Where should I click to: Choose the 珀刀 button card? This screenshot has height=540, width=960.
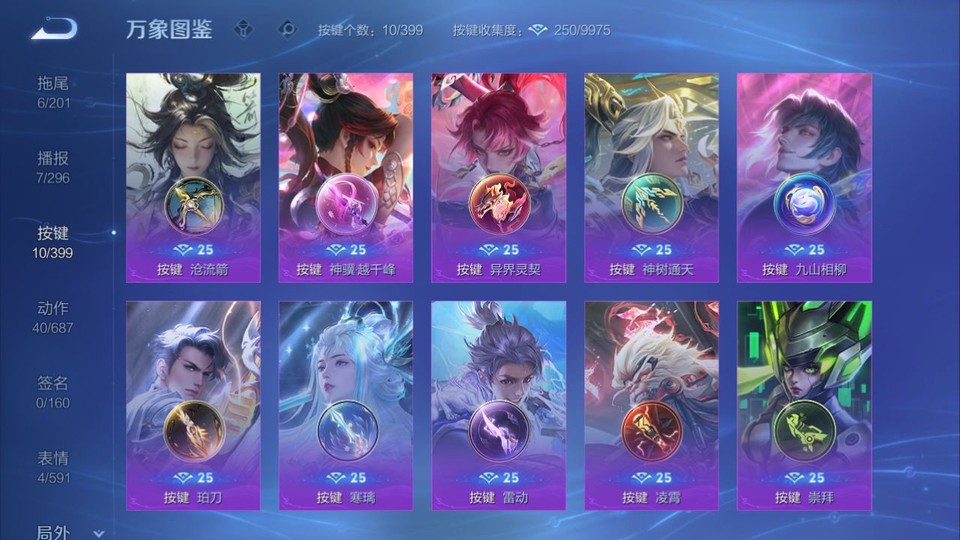(x=193, y=405)
